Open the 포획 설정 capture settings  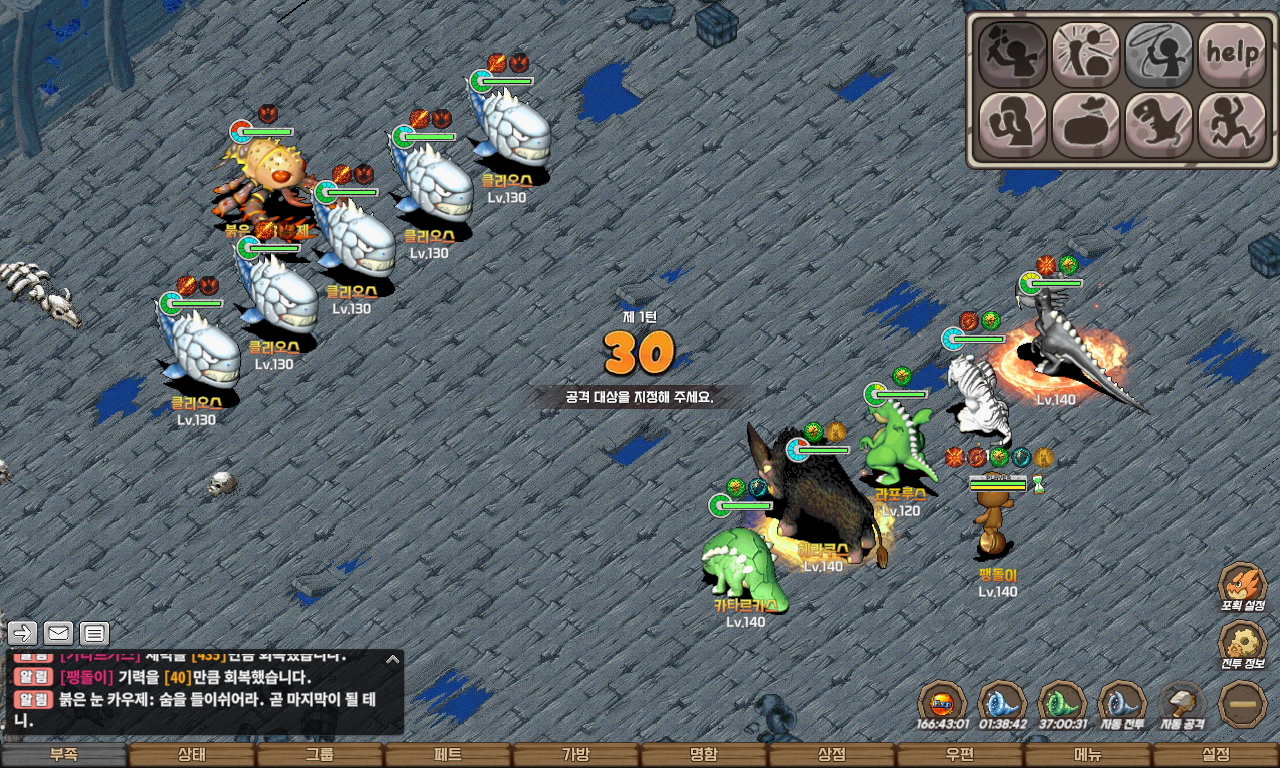pyautogui.click(x=1243, y=585)
